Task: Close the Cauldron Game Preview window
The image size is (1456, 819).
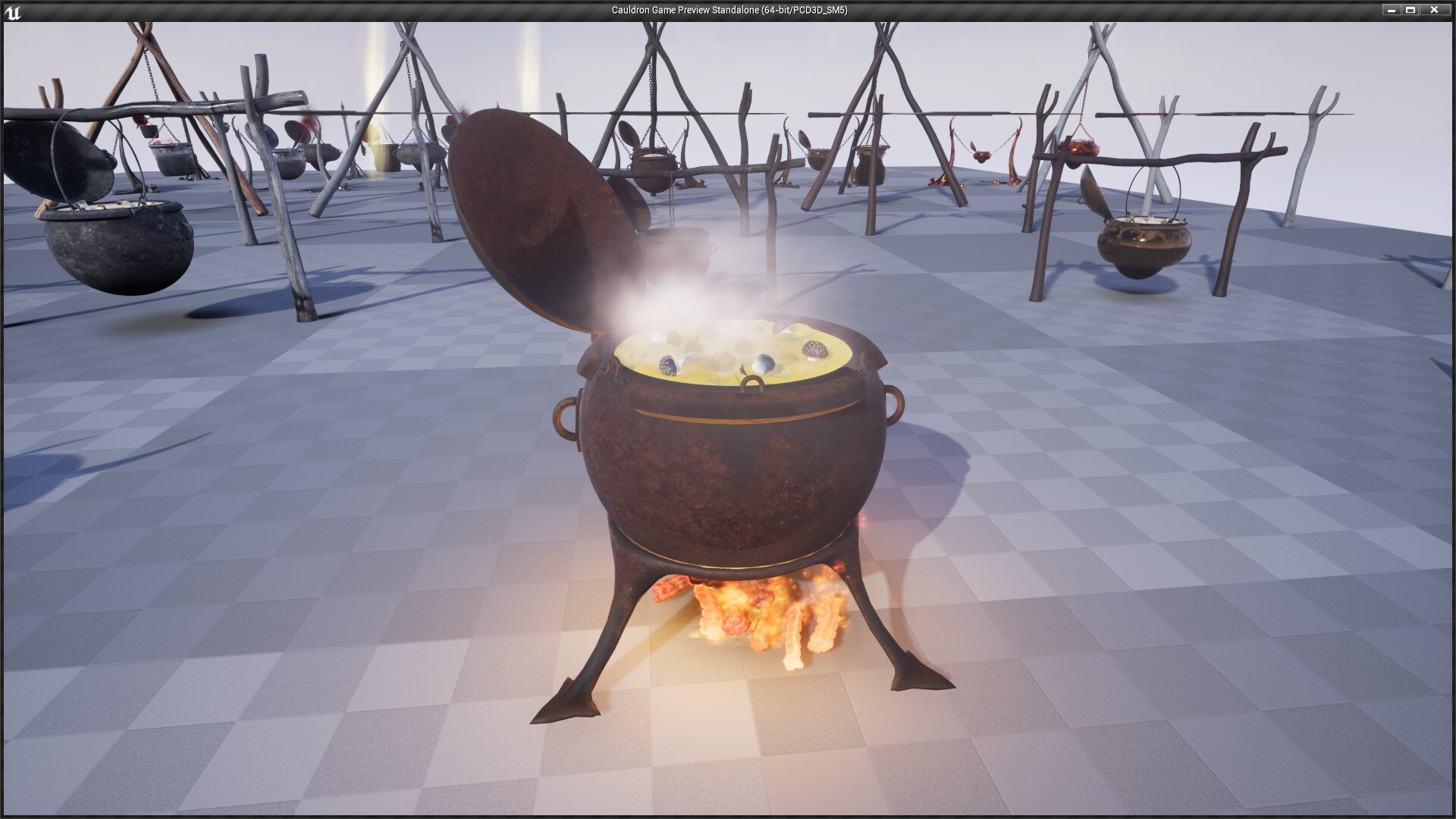Action: coord(1432,11)
